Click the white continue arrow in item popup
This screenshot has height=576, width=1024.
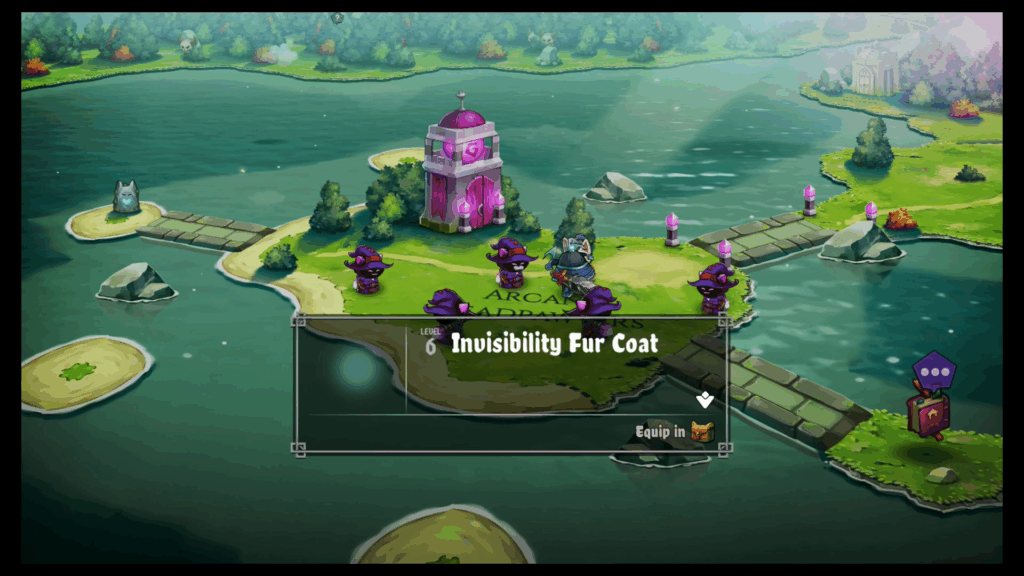705,400
